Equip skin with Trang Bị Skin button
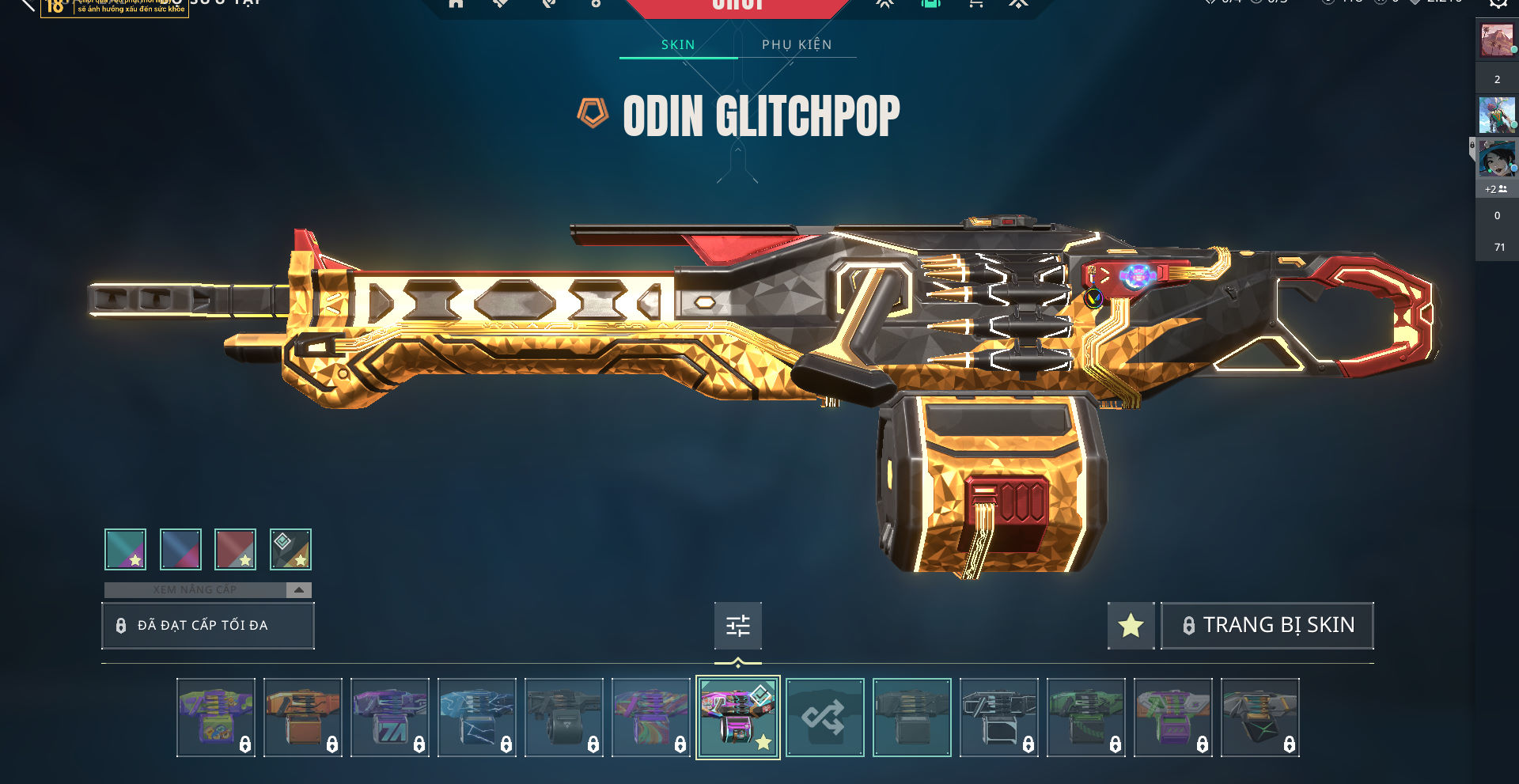The image size is (1519, 784). pyautogui.click(x=1267, y=625)
